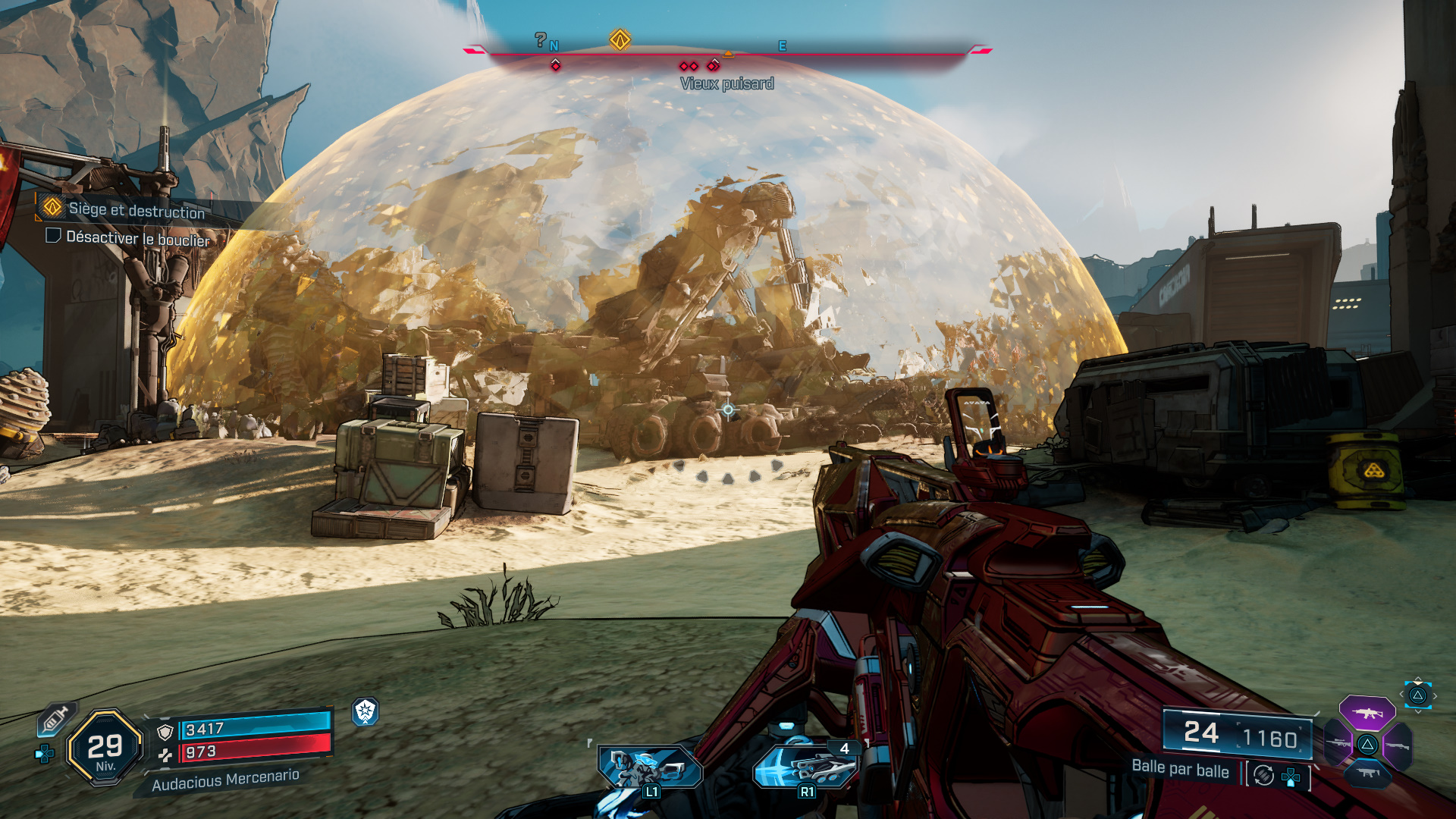Toggle fire mode with the d-pad down icon
The width and height of the screenshot is (1456, 819).
[1291, 778]
